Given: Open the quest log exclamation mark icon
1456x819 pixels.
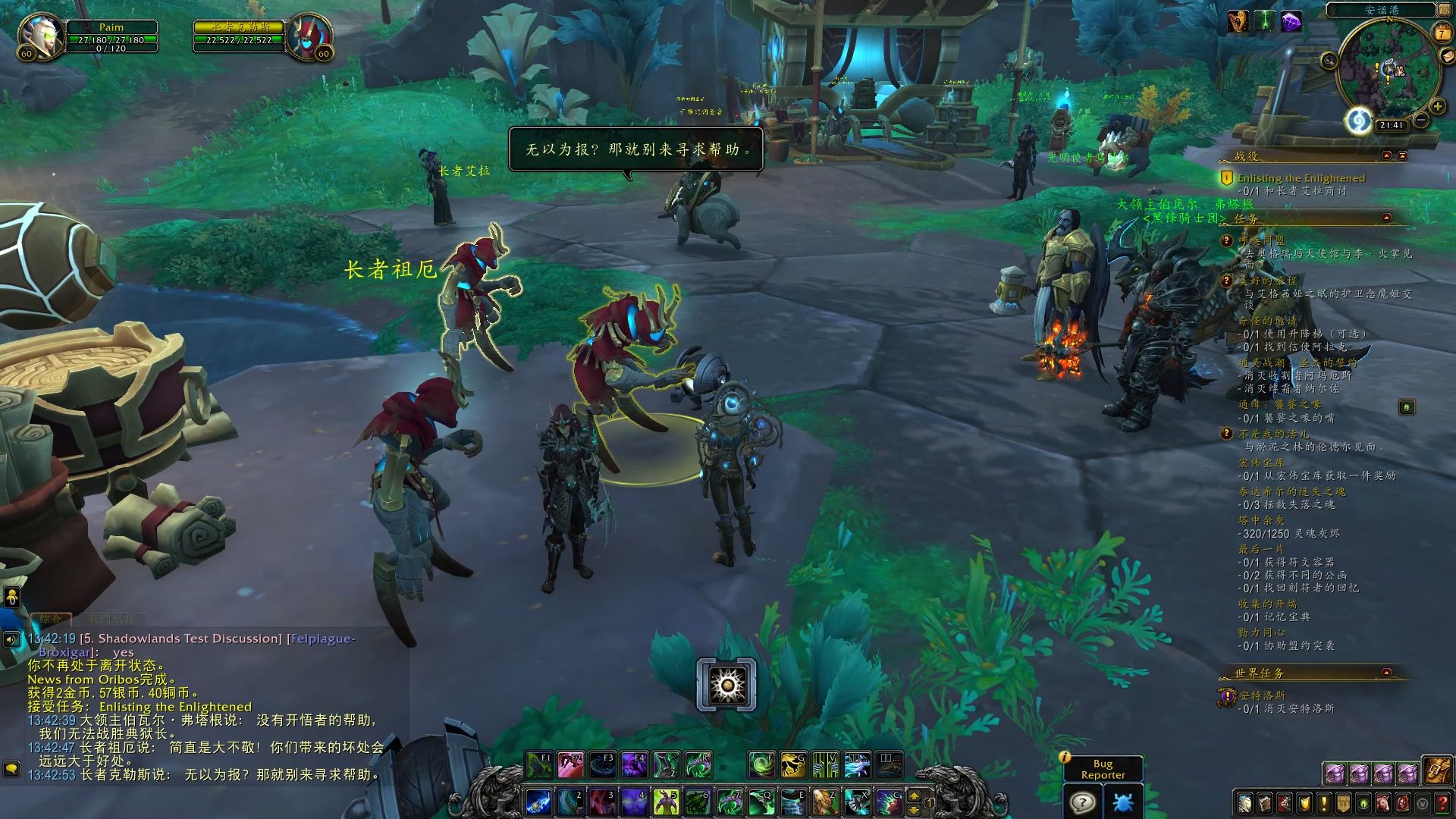Looking at the screenshot, I should coord(1324,802).
